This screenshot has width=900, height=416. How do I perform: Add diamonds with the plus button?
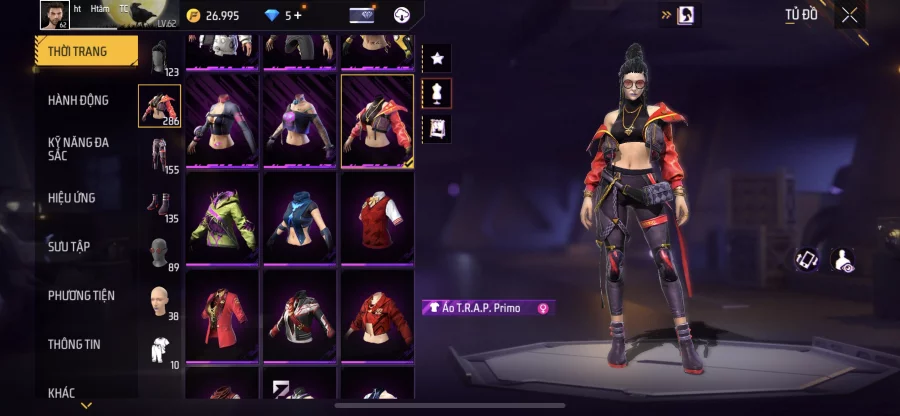click(x=298, y=15)
